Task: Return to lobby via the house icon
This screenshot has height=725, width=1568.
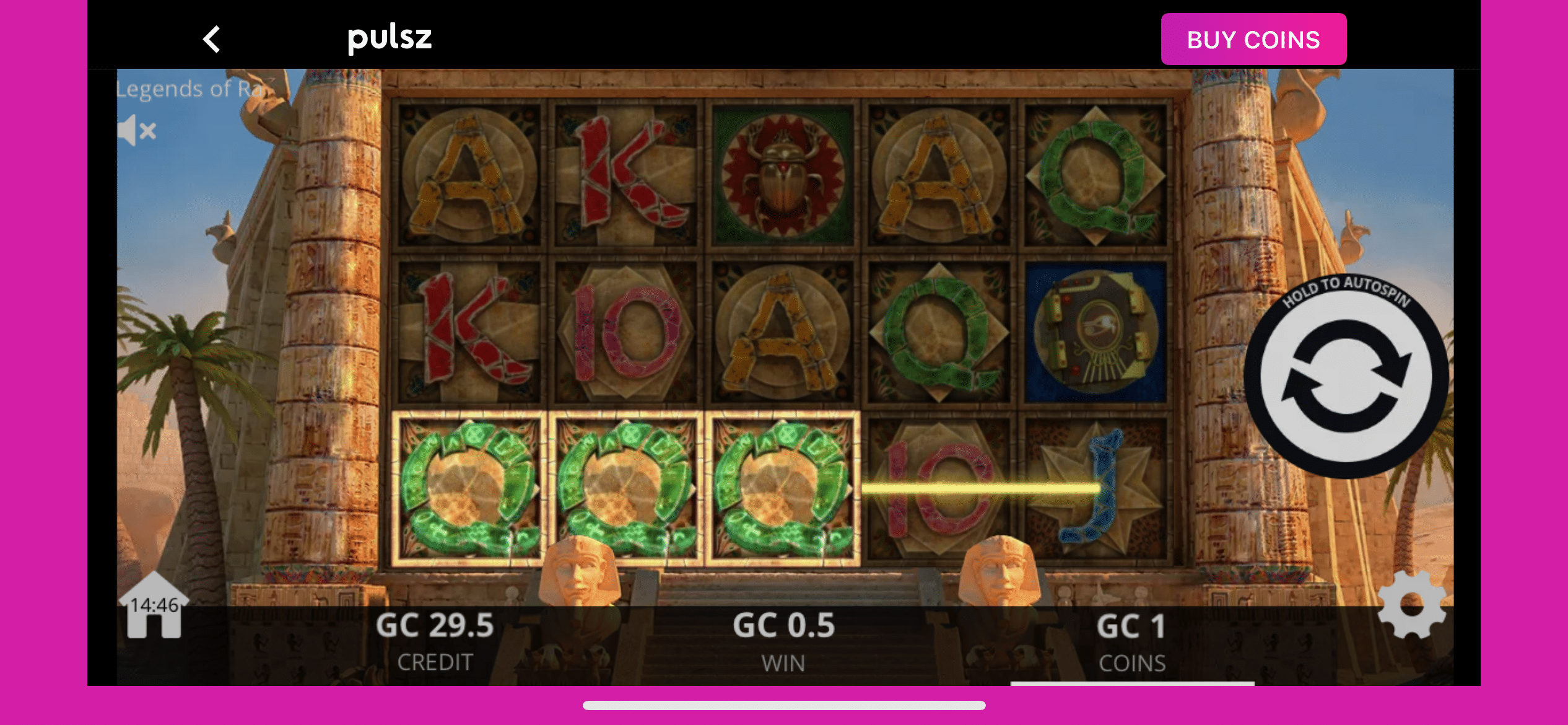Action: (x=154, y=607)
